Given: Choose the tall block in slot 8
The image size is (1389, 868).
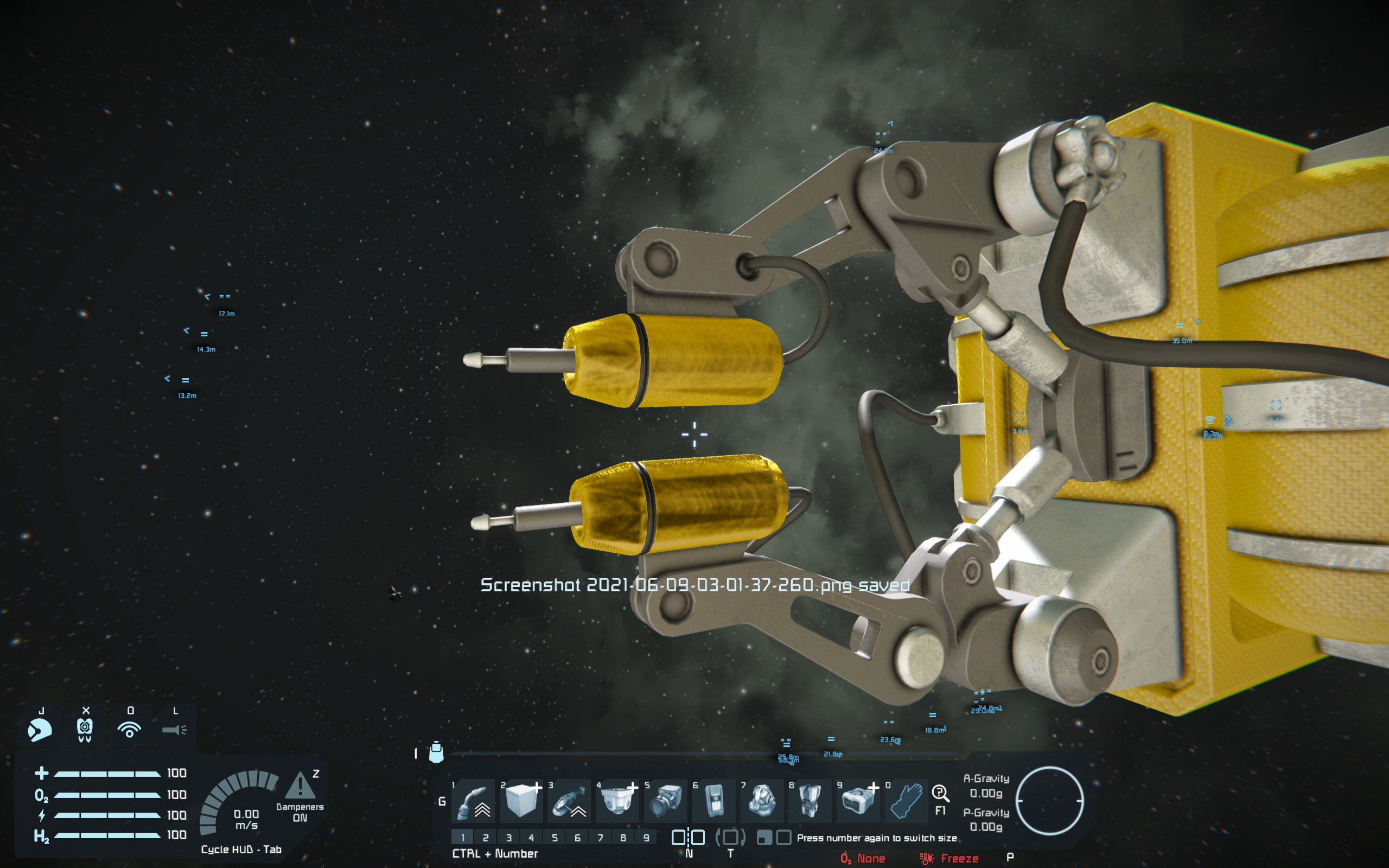Looking at the screenshot, I should click(810, 800).
